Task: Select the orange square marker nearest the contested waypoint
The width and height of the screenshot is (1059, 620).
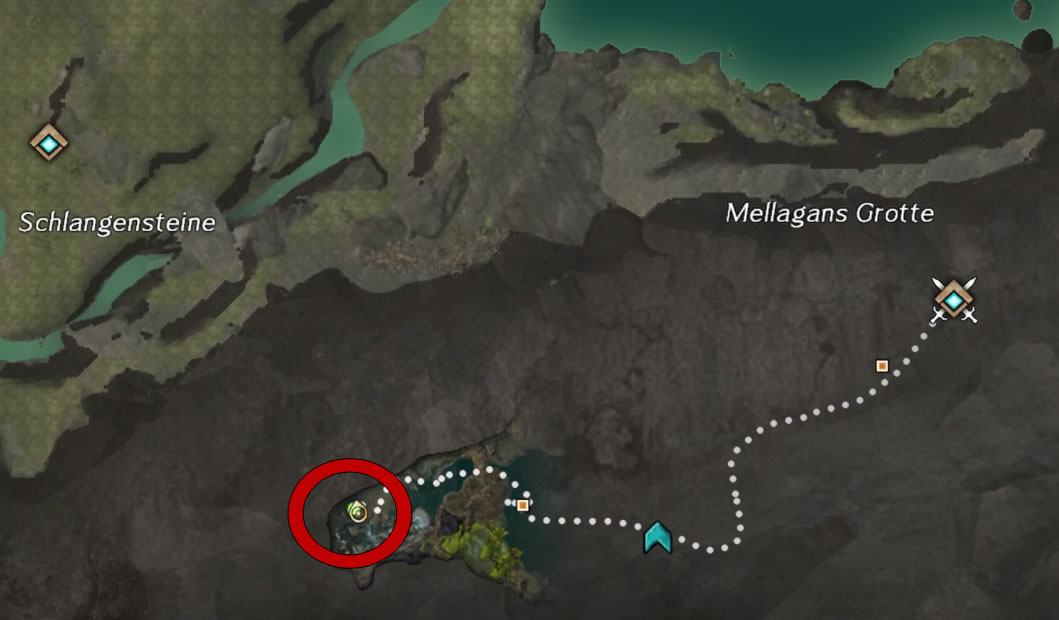Action: (881, 366)
